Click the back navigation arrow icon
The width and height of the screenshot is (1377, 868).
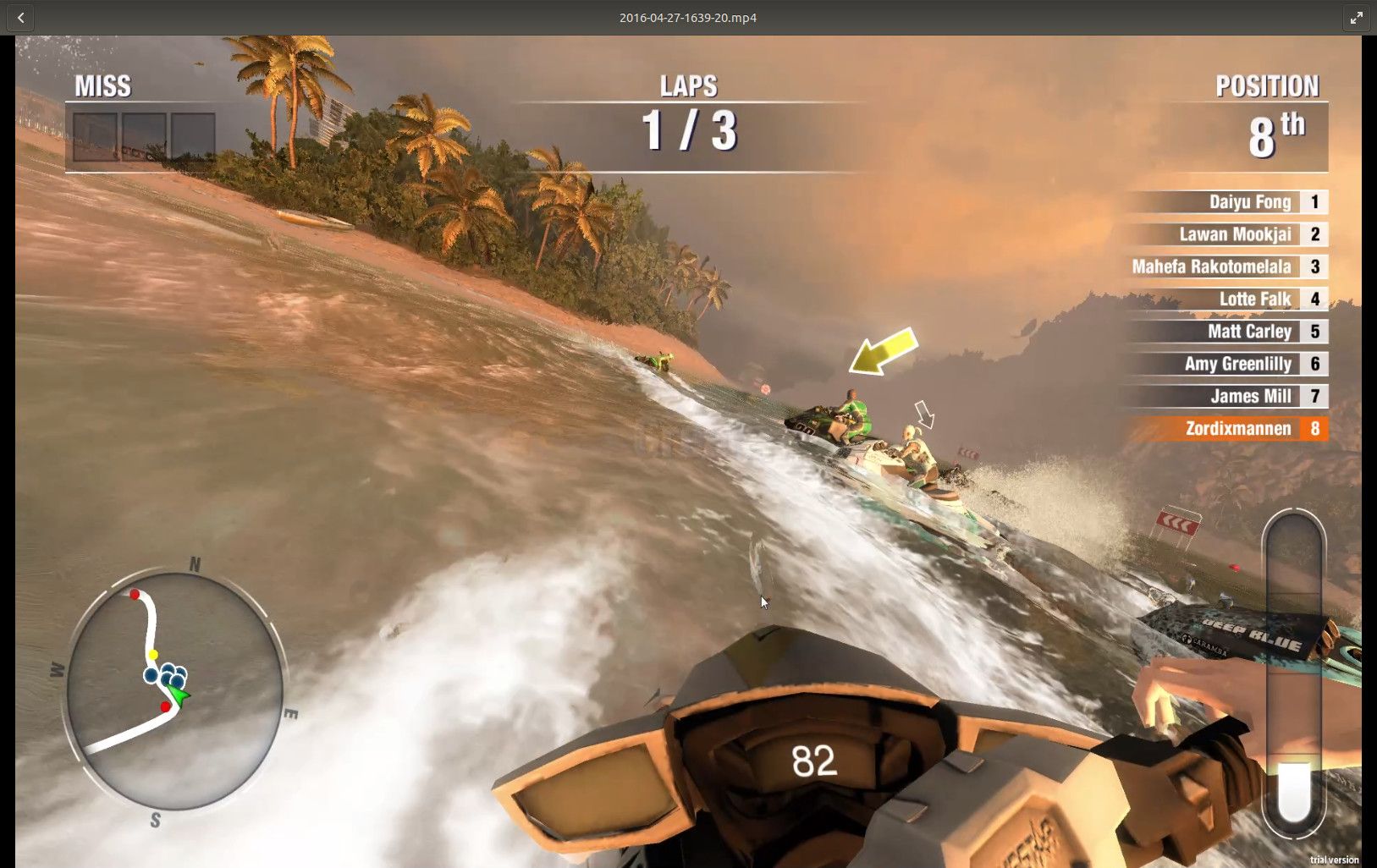[19, 17]
